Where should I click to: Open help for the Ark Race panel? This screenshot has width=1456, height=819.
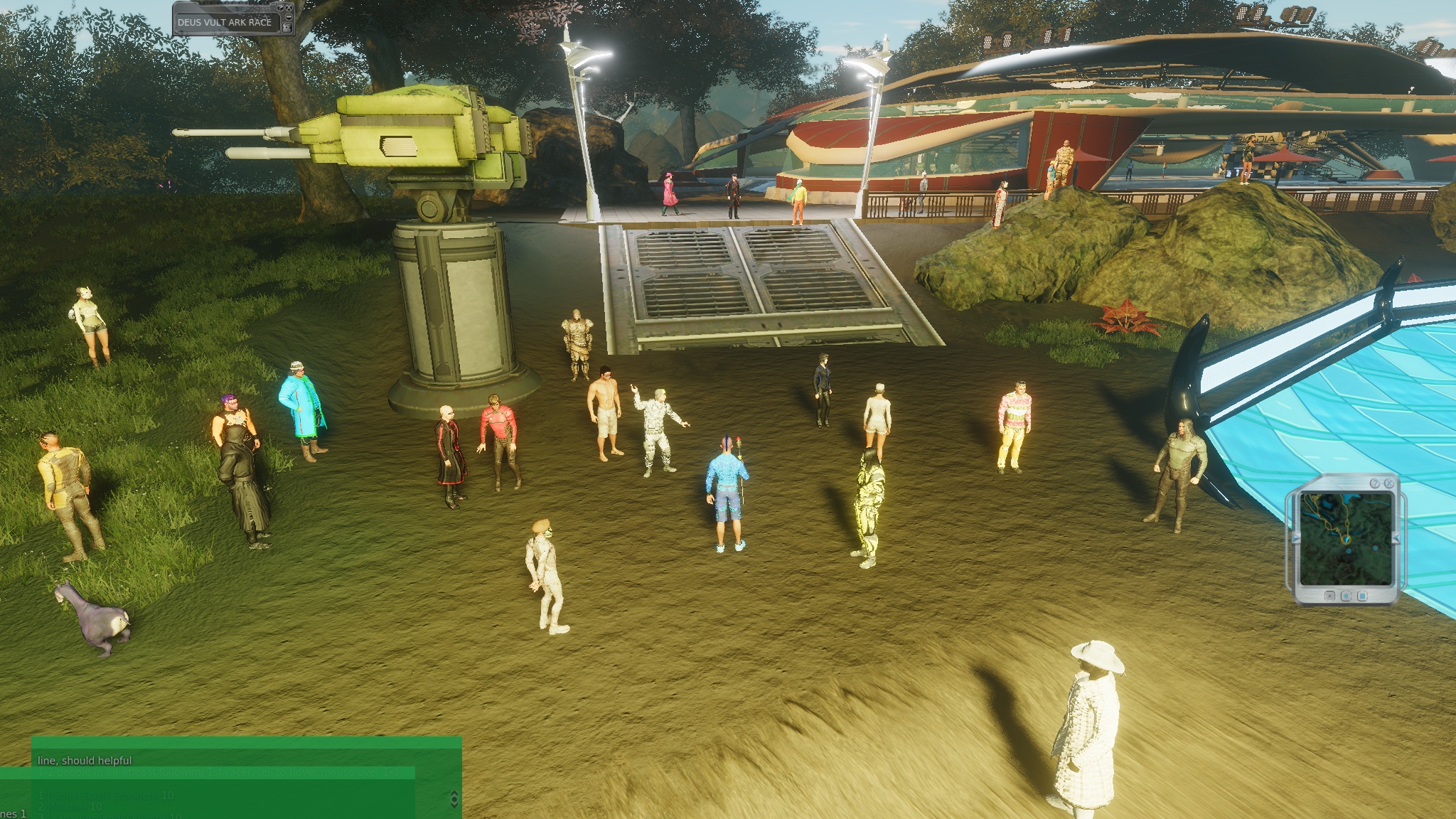tap(280, 7)
